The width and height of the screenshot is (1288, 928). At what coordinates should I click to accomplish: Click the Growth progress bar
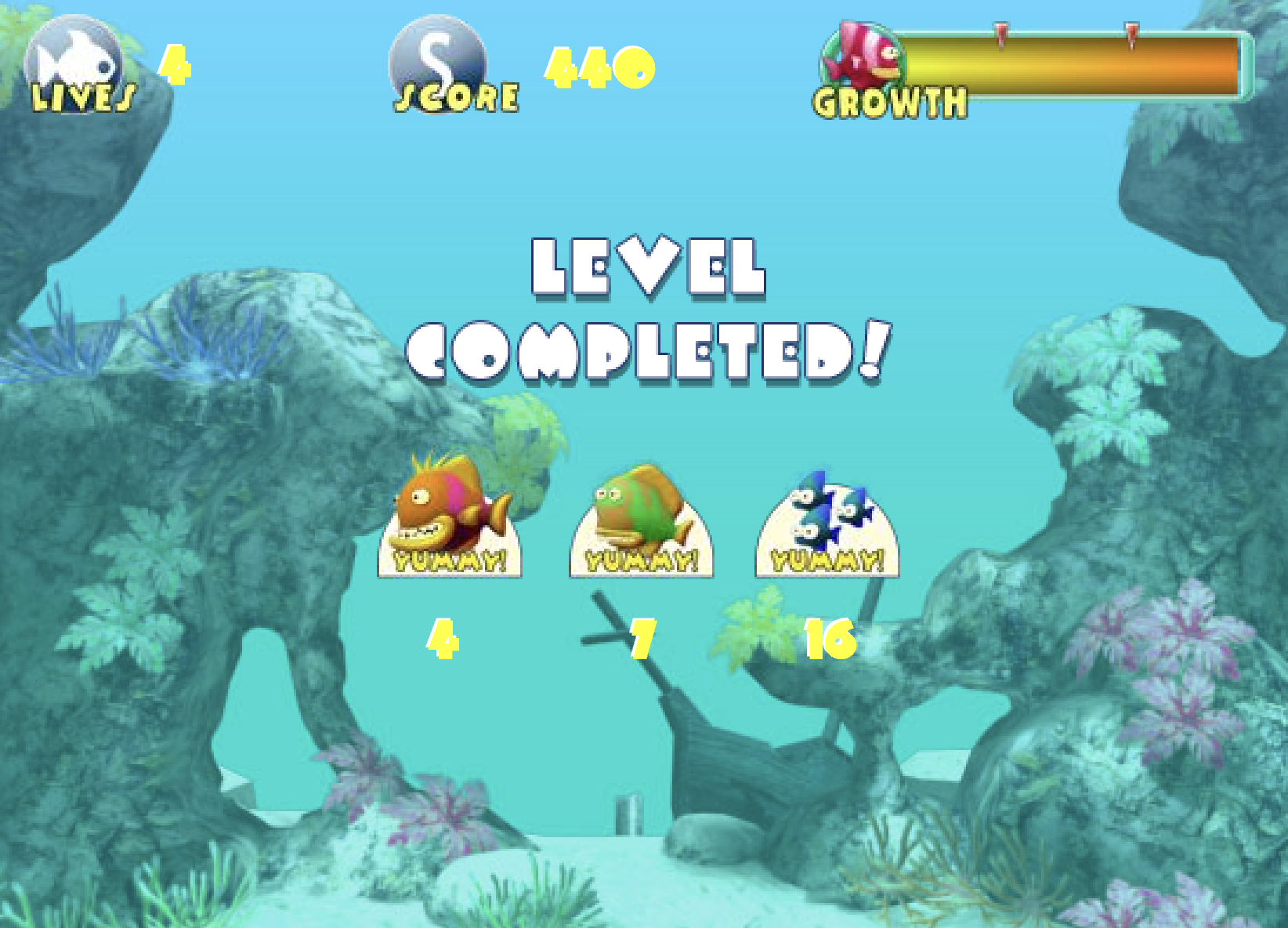pyautogui.click(x=1081, y=63)
